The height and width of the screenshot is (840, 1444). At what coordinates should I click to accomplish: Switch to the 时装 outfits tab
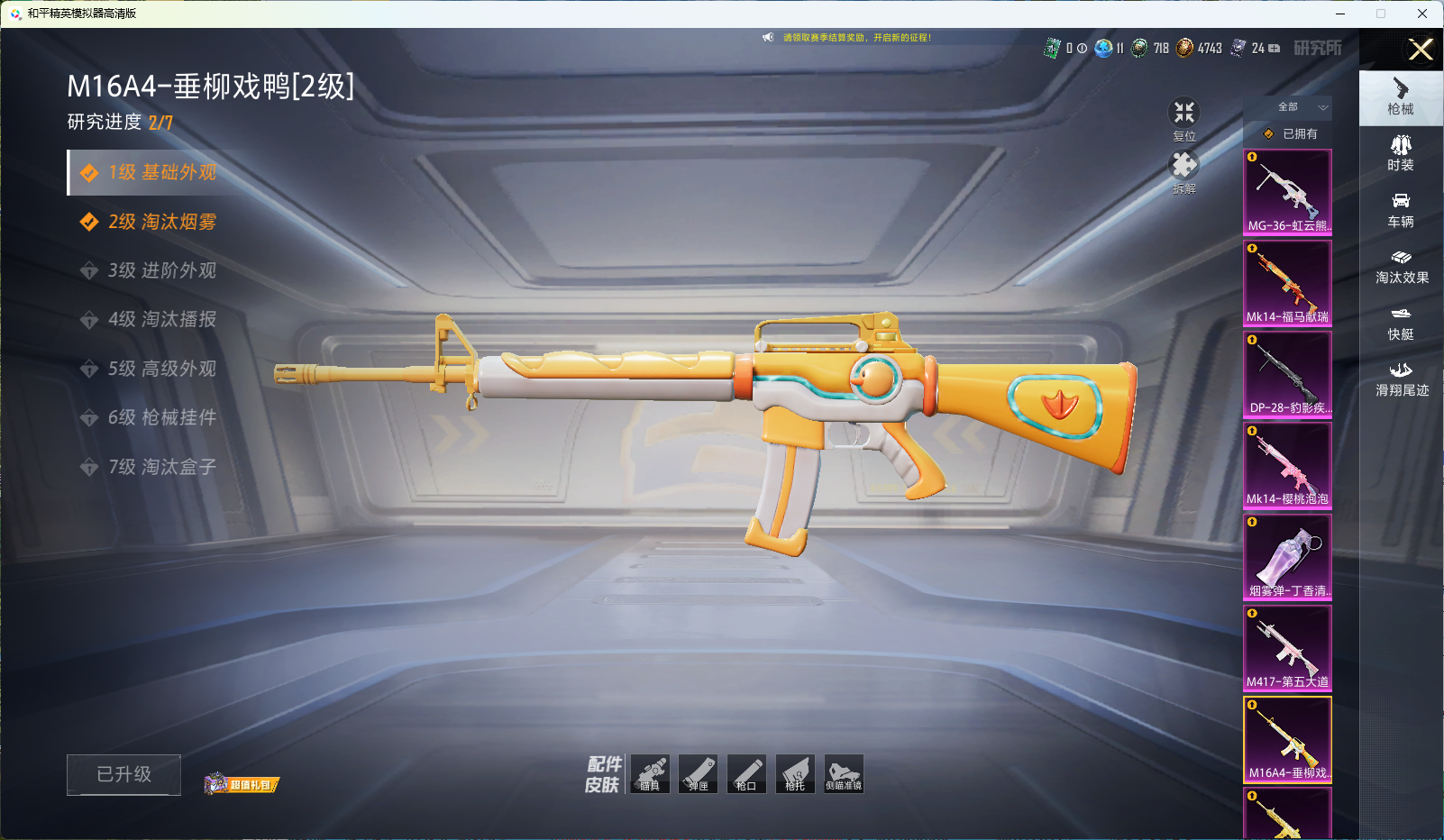[1400, 152]
